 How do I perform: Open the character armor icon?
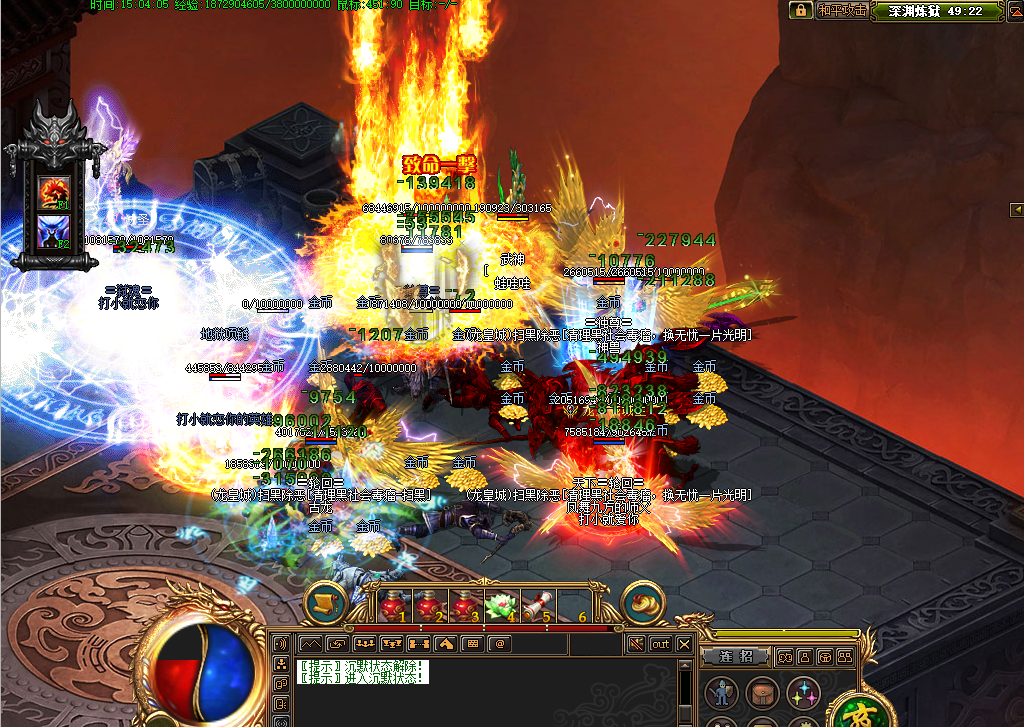[721, 692]
